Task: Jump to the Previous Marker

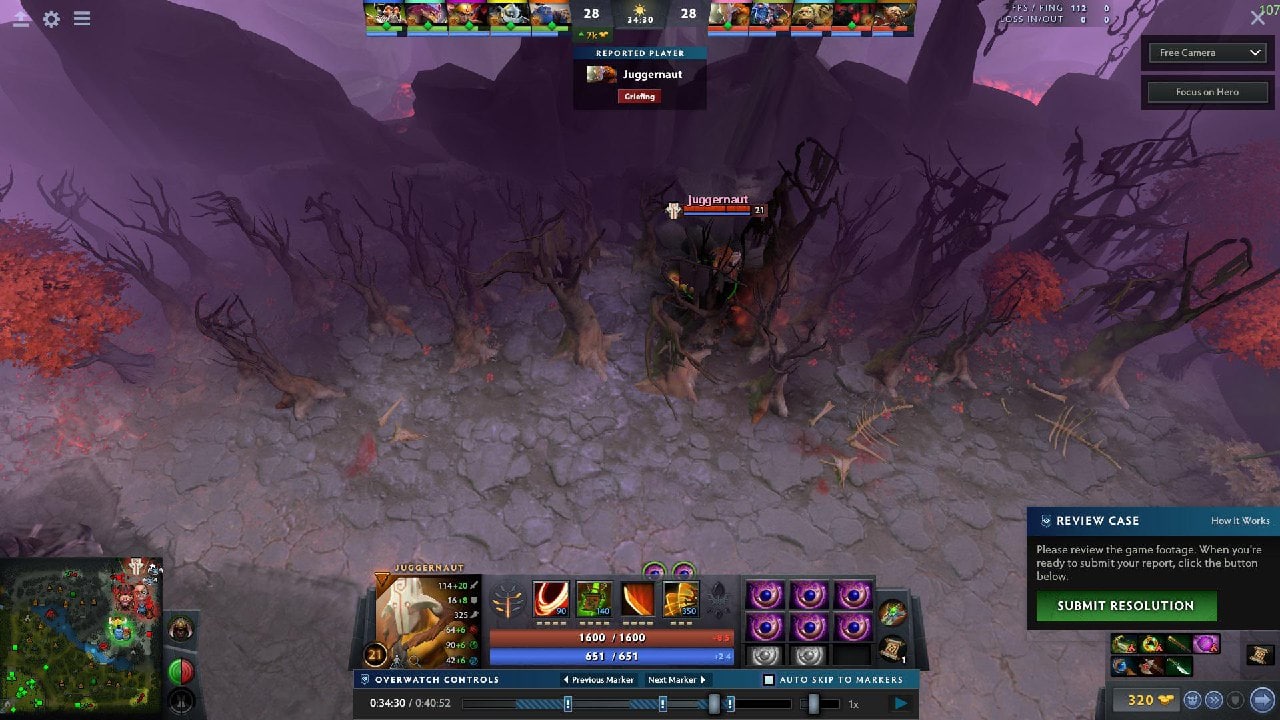Action: pos(599,680)
